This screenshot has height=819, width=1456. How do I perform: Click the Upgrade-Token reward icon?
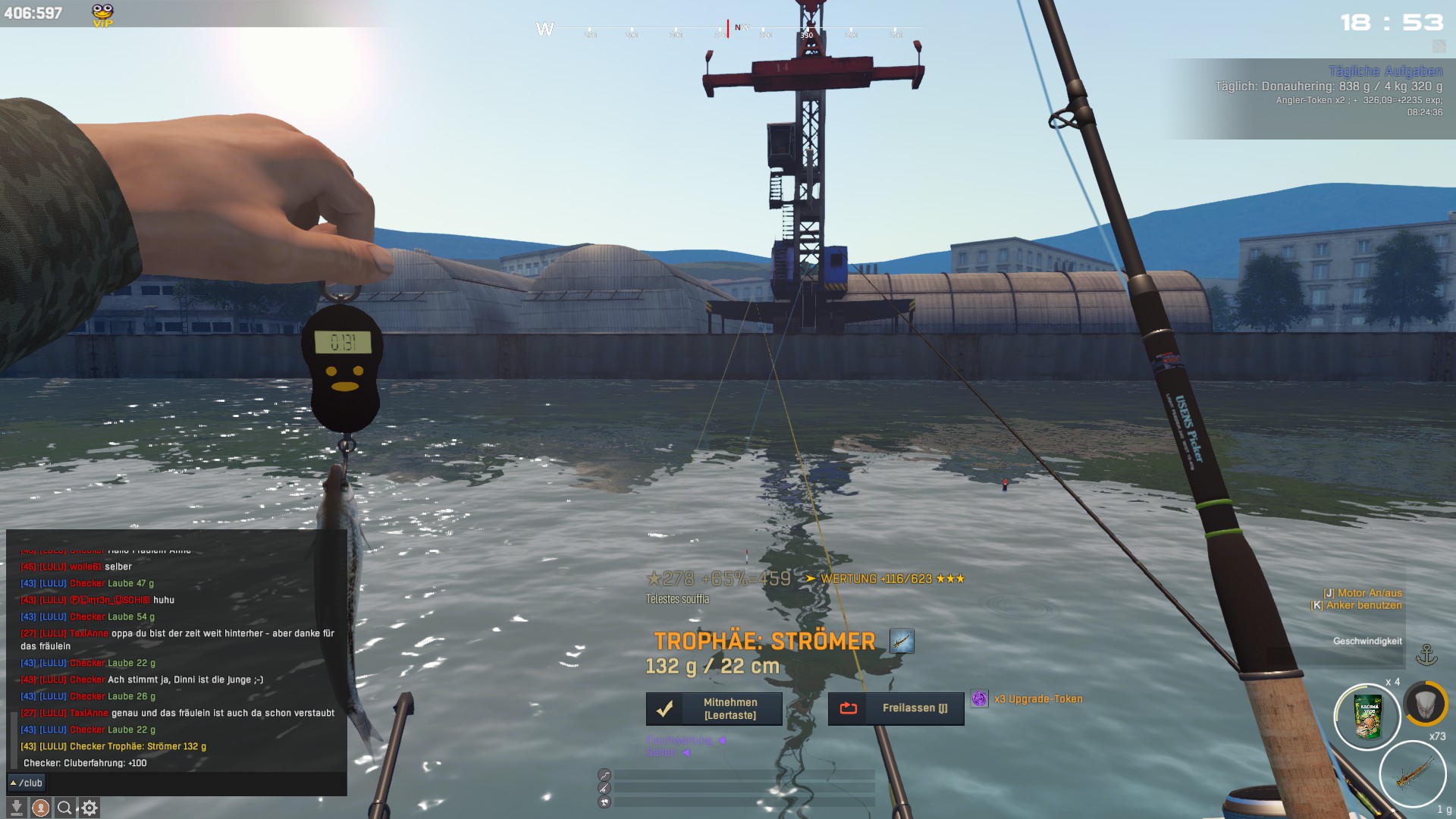tap(979, 699)
